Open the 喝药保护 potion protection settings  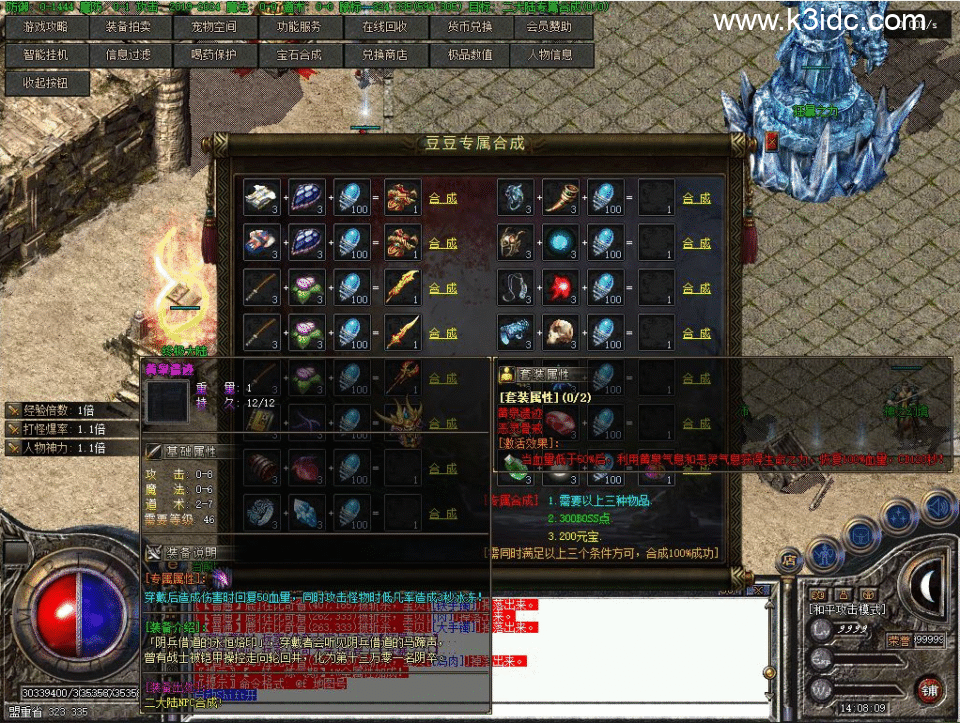tap(214, 56)
